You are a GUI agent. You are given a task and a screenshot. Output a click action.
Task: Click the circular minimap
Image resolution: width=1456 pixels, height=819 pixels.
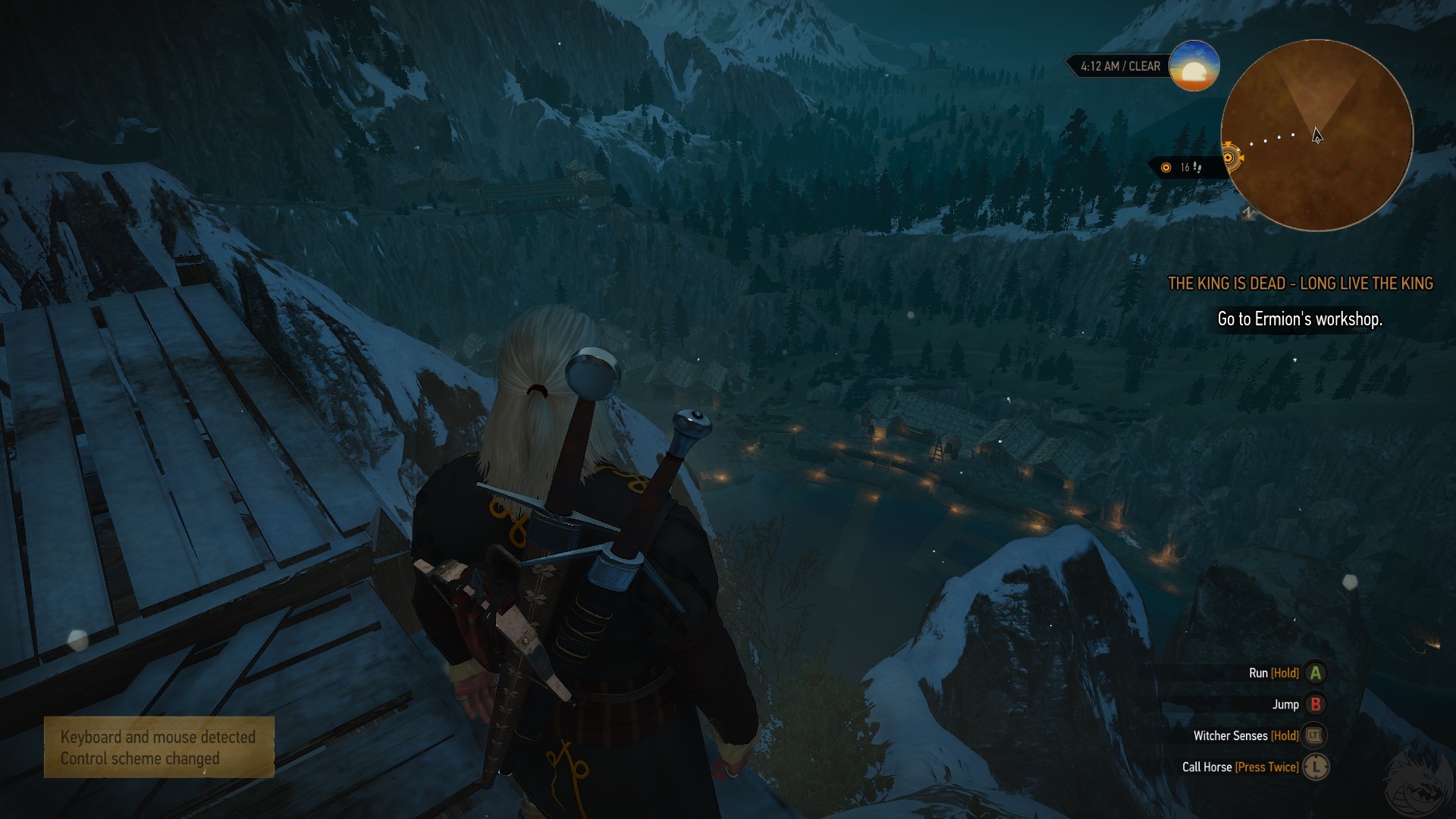point(1317,136)
